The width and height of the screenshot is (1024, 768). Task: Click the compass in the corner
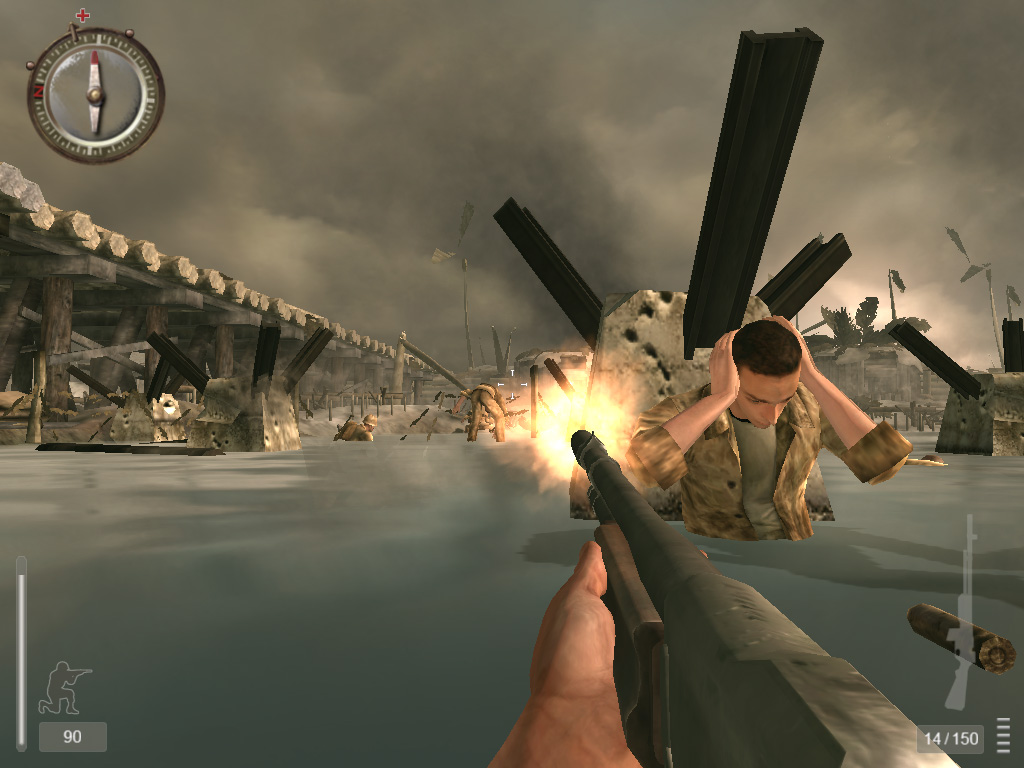coord(95,94)
